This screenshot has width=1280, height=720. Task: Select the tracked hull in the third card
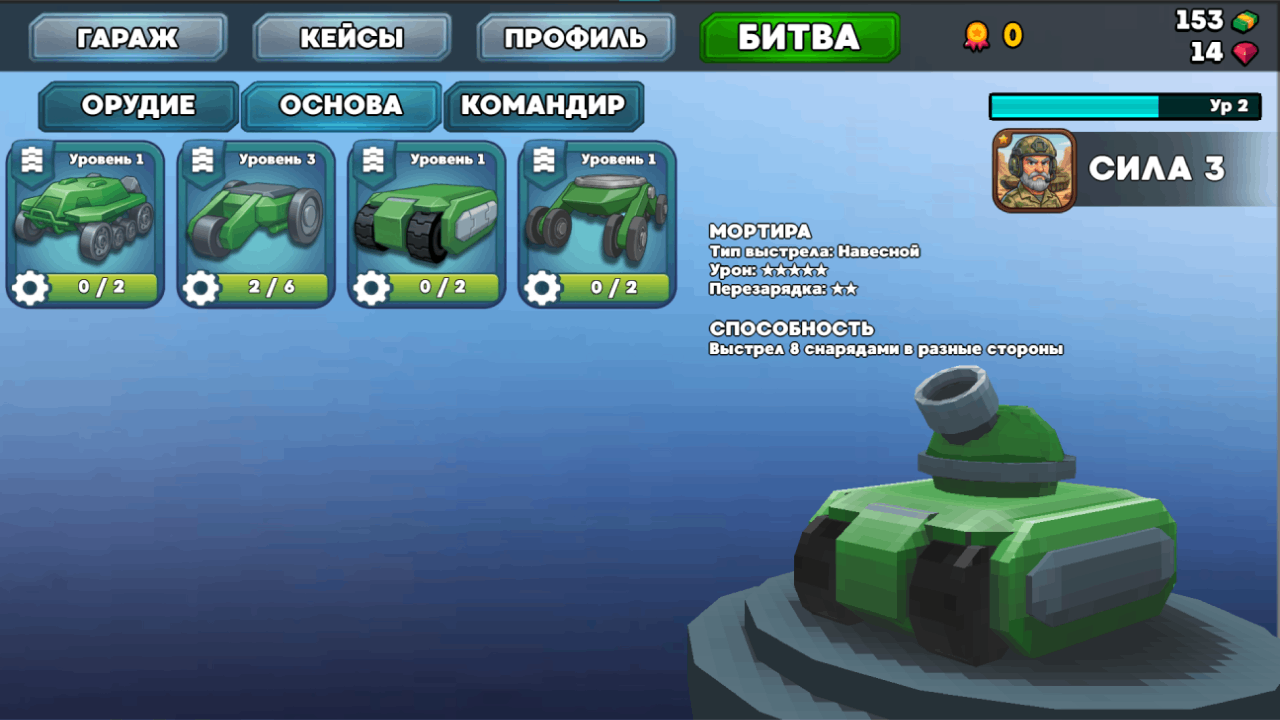425,215
